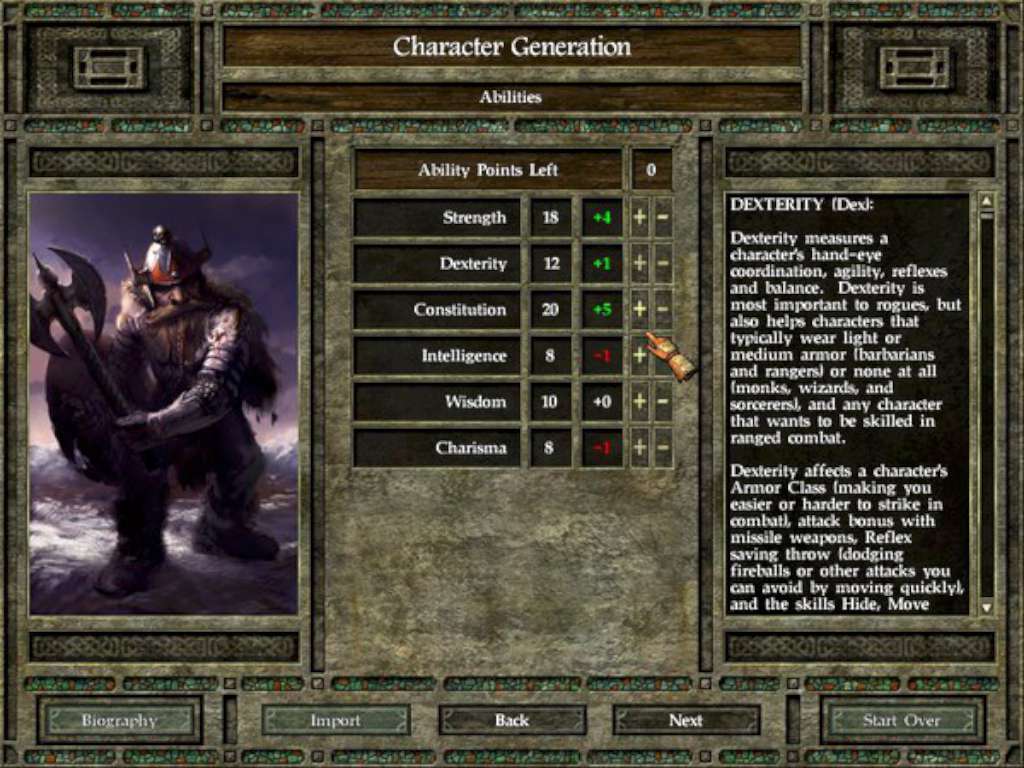Increase Strength with its plus button

point(640,218)
